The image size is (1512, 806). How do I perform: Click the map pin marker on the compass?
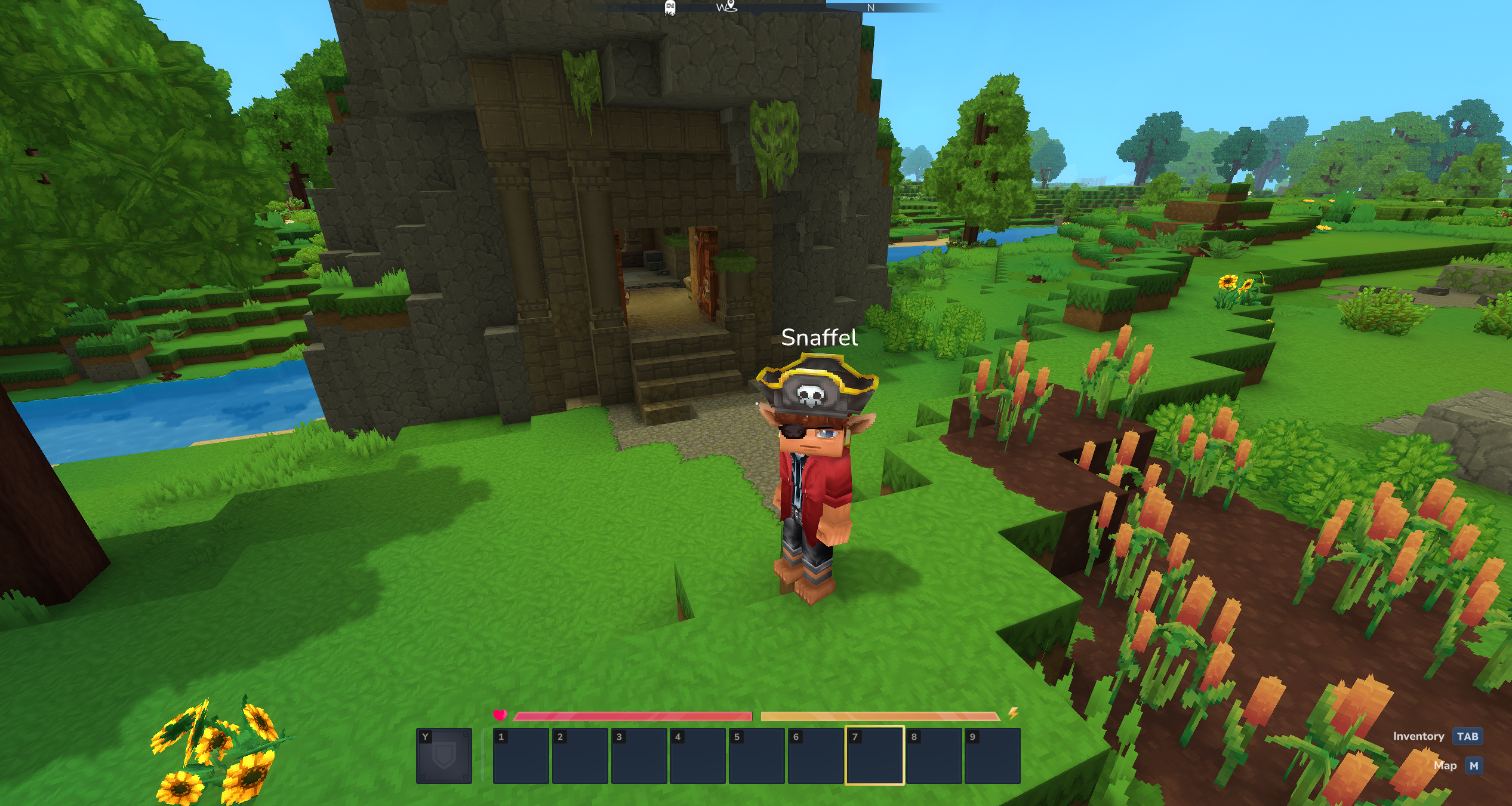coord(731,7)
